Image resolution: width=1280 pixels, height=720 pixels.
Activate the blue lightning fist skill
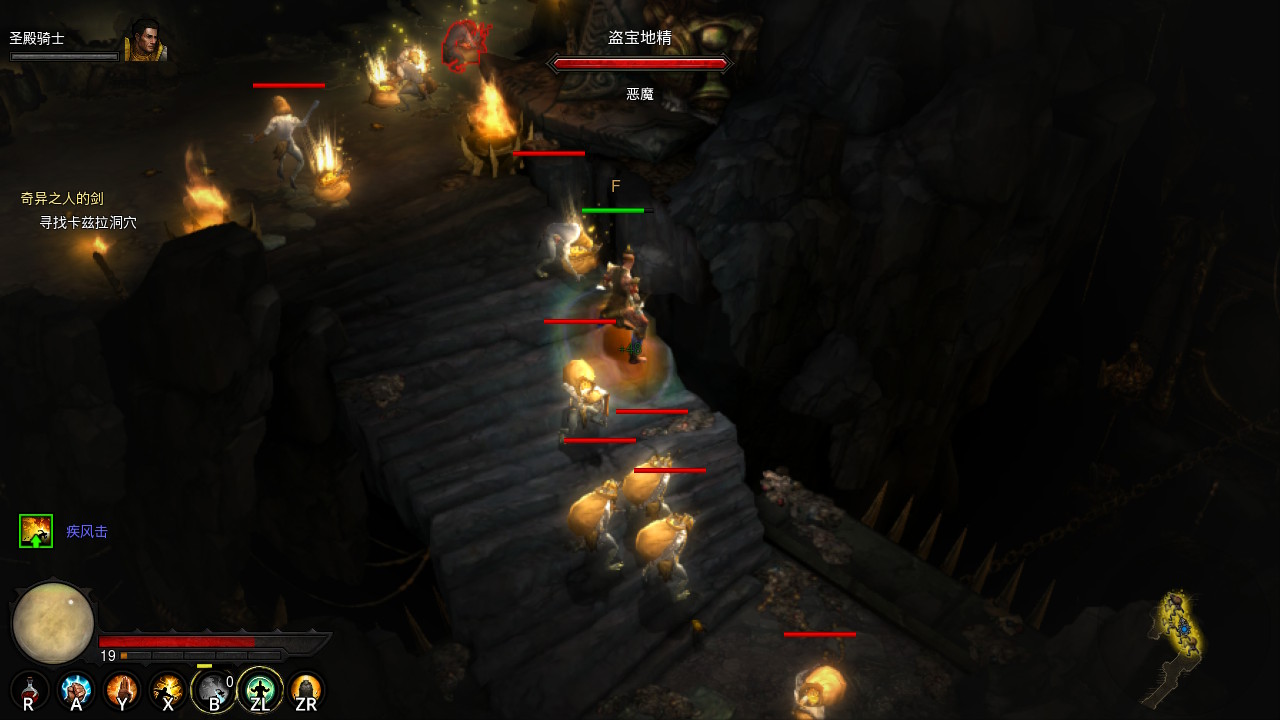[x=76, y=690]
